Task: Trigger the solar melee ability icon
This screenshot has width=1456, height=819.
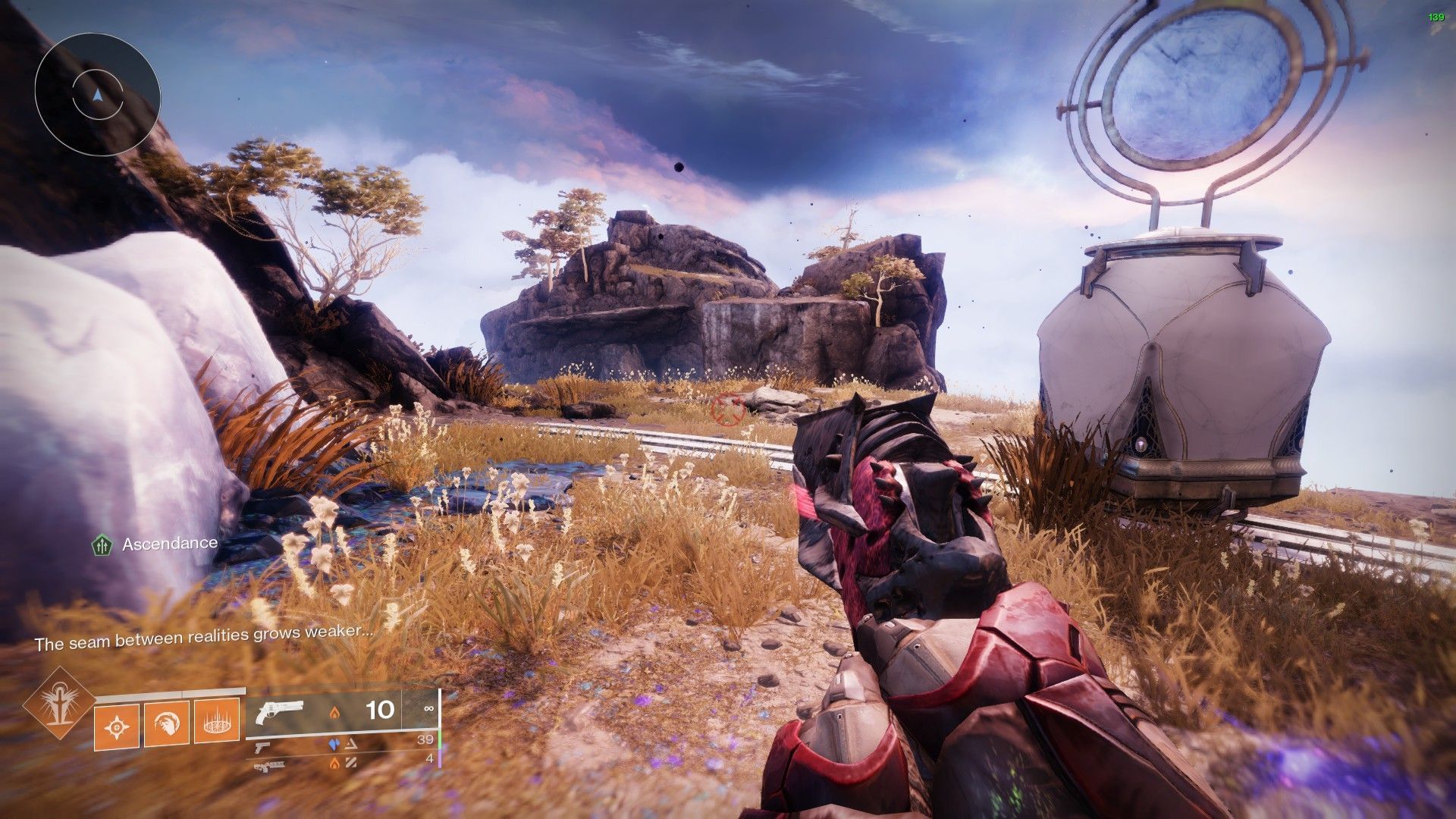Action: (167, 723)
